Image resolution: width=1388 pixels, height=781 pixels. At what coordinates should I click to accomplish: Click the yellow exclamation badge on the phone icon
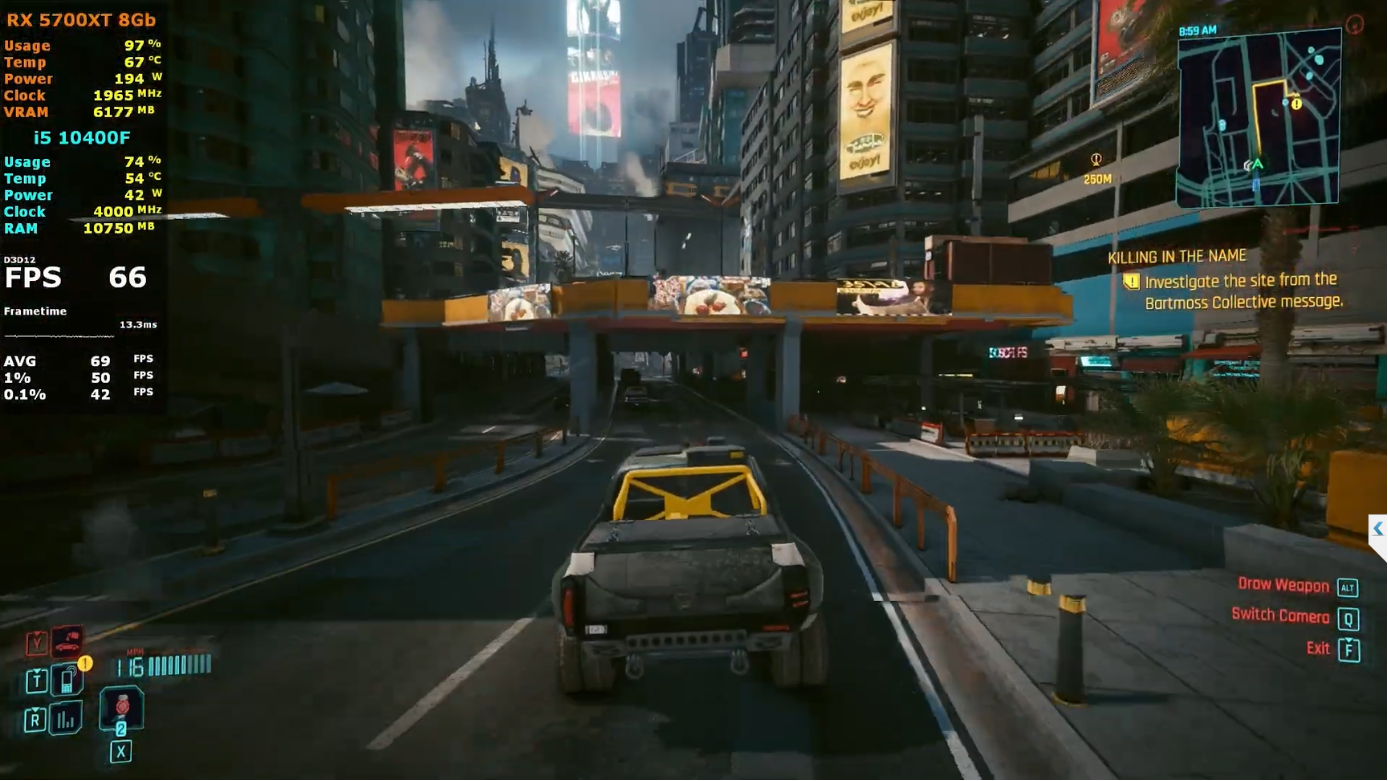(85, 662)
